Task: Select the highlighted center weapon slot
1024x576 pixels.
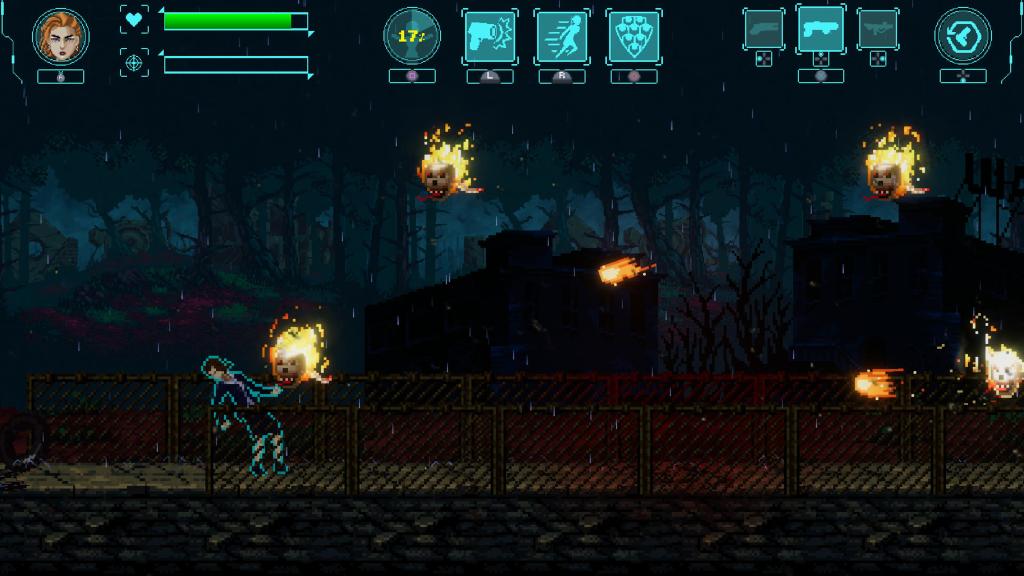Action: (x=820, y=28)
